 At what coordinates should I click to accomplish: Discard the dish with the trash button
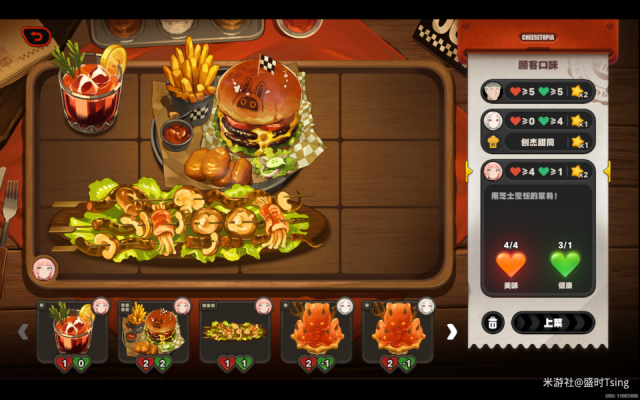(492, 323)
